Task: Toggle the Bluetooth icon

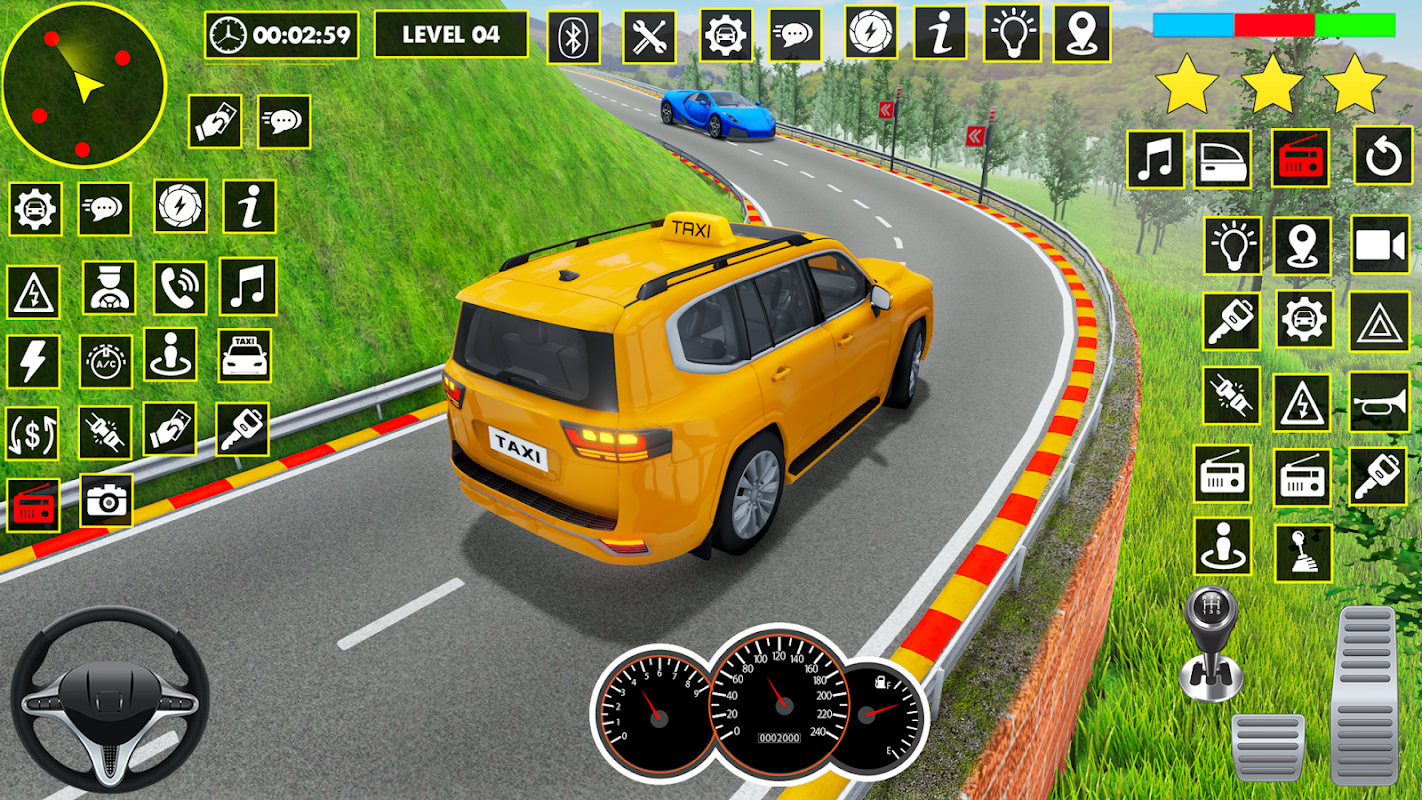Action: tap(573, 37)
